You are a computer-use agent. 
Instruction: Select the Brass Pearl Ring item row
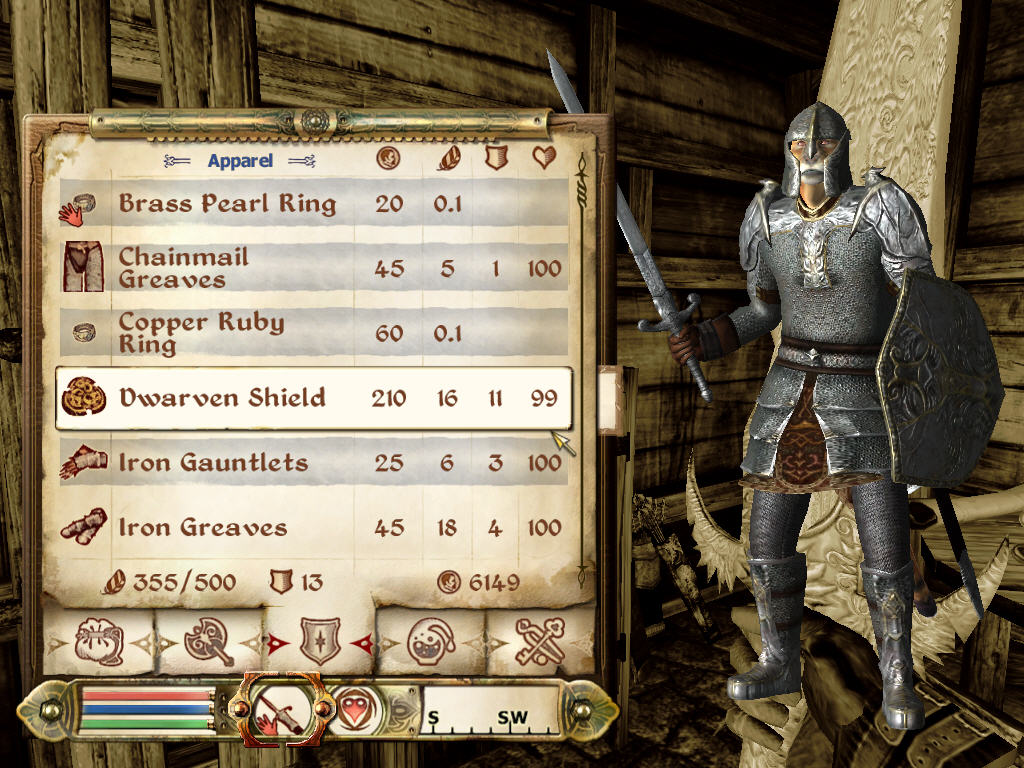pyautogui.click(x=310, y=204)
